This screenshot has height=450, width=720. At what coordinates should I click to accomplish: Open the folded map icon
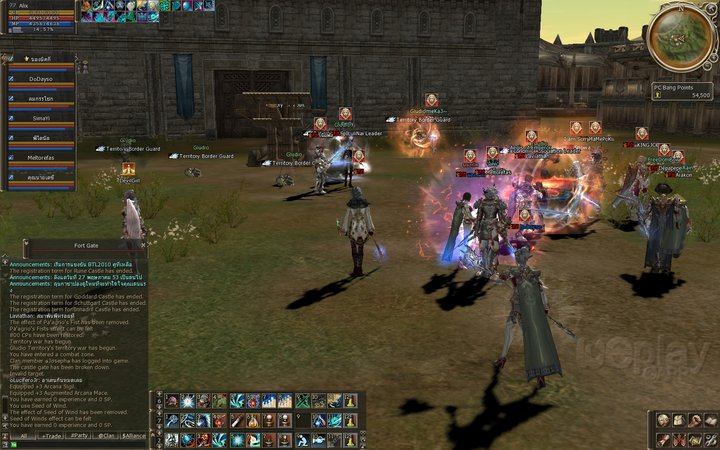695,438
